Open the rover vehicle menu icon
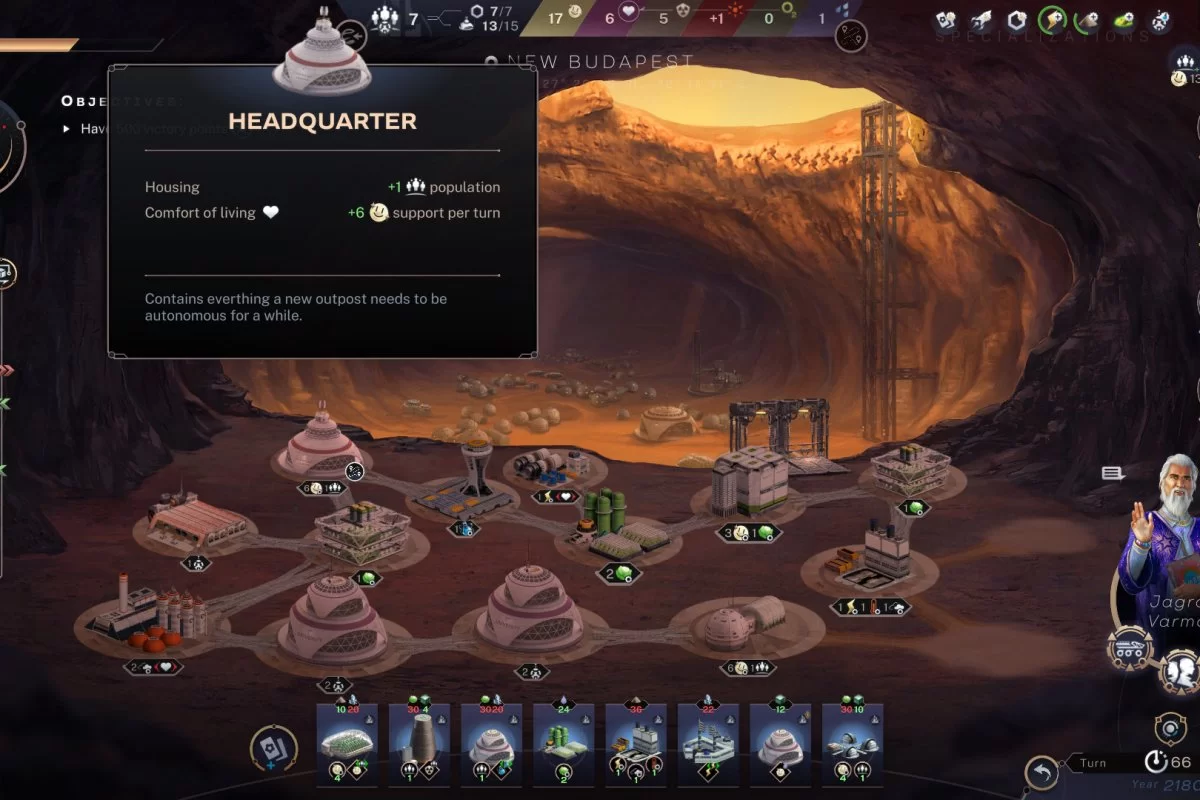The width and height of the screenshot is (1200, 800). pos(1130,649)
